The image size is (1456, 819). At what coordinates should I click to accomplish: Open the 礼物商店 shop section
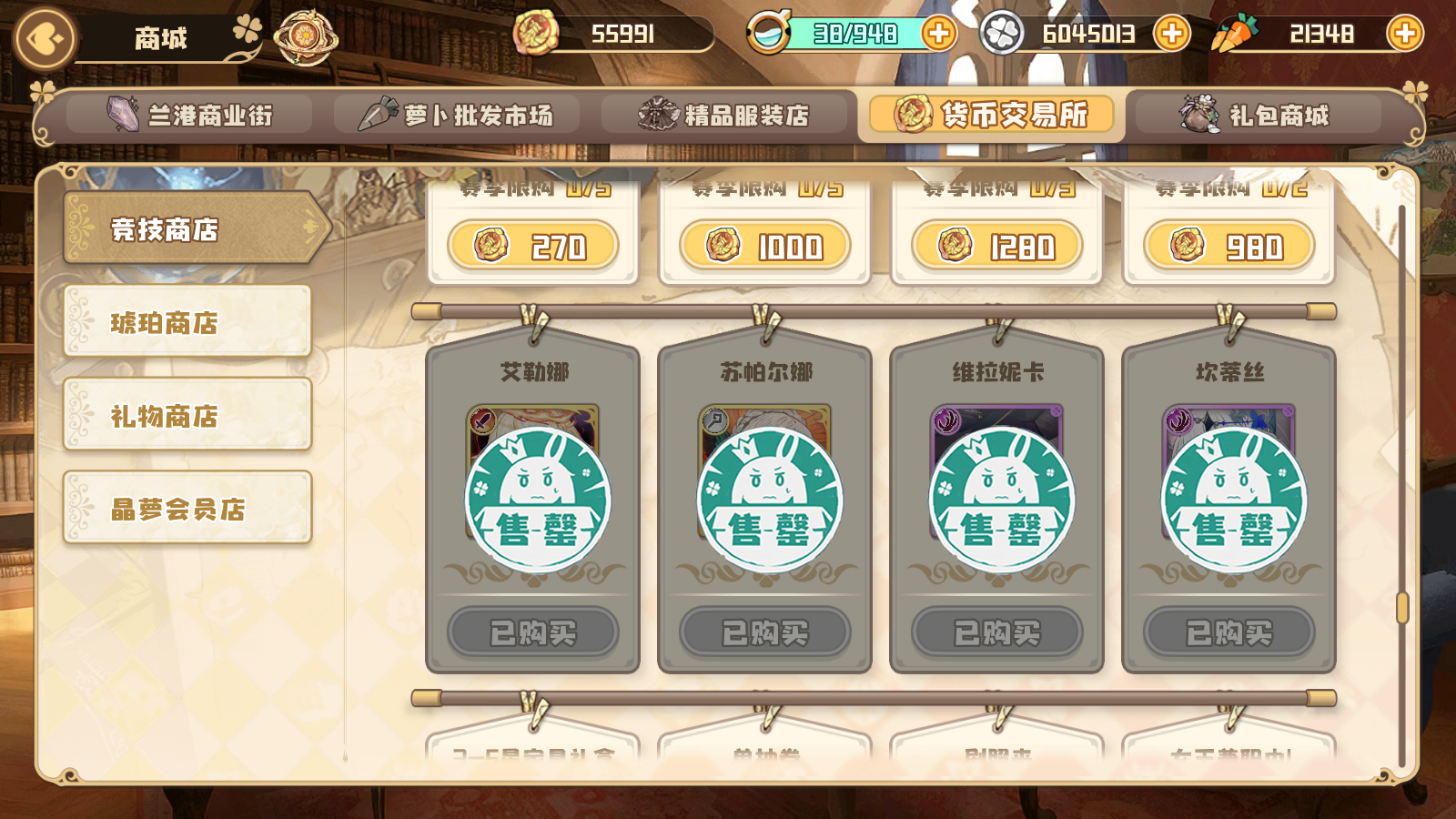(186, 417)
